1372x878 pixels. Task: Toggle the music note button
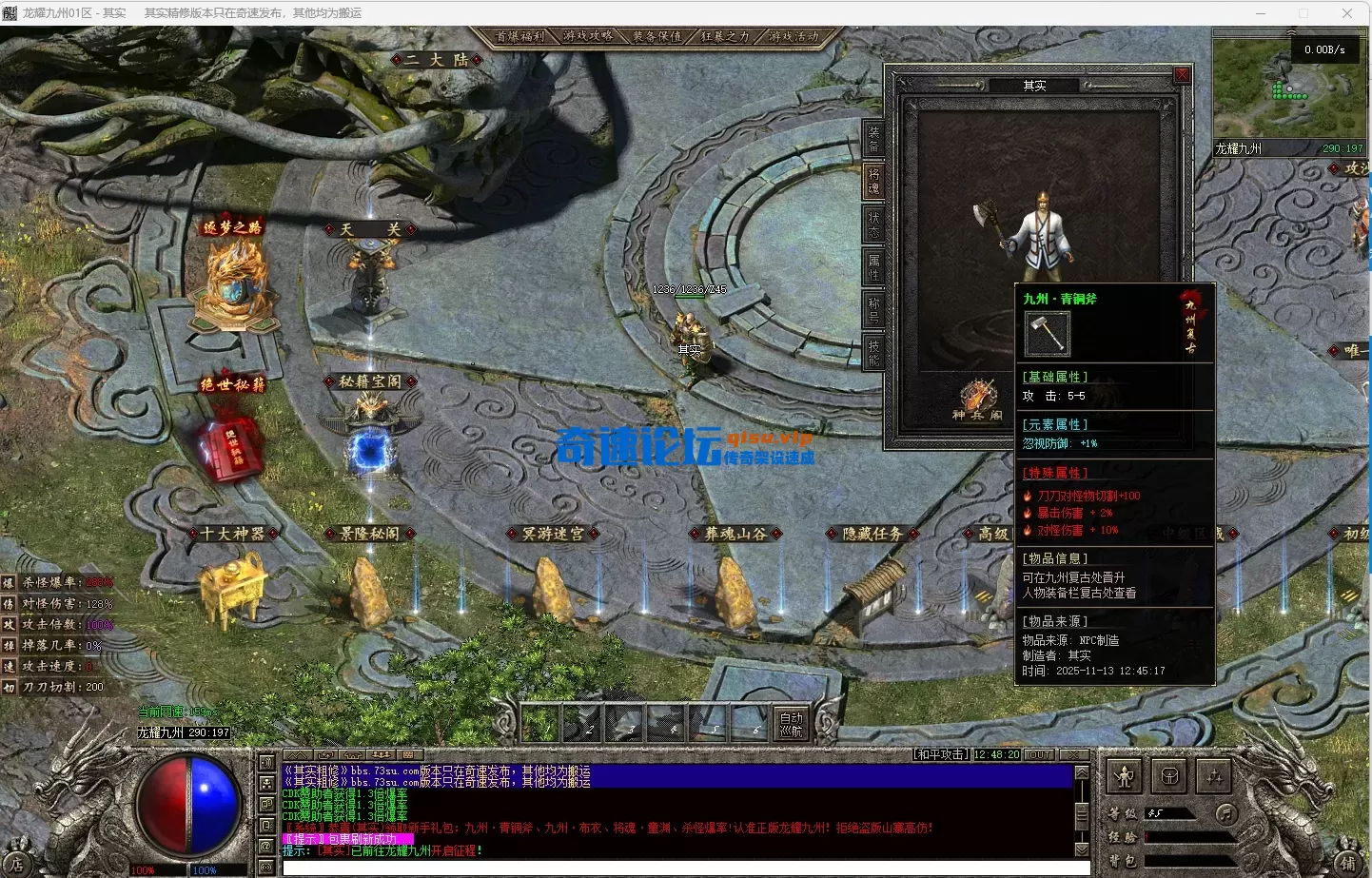click(1226, 814)
